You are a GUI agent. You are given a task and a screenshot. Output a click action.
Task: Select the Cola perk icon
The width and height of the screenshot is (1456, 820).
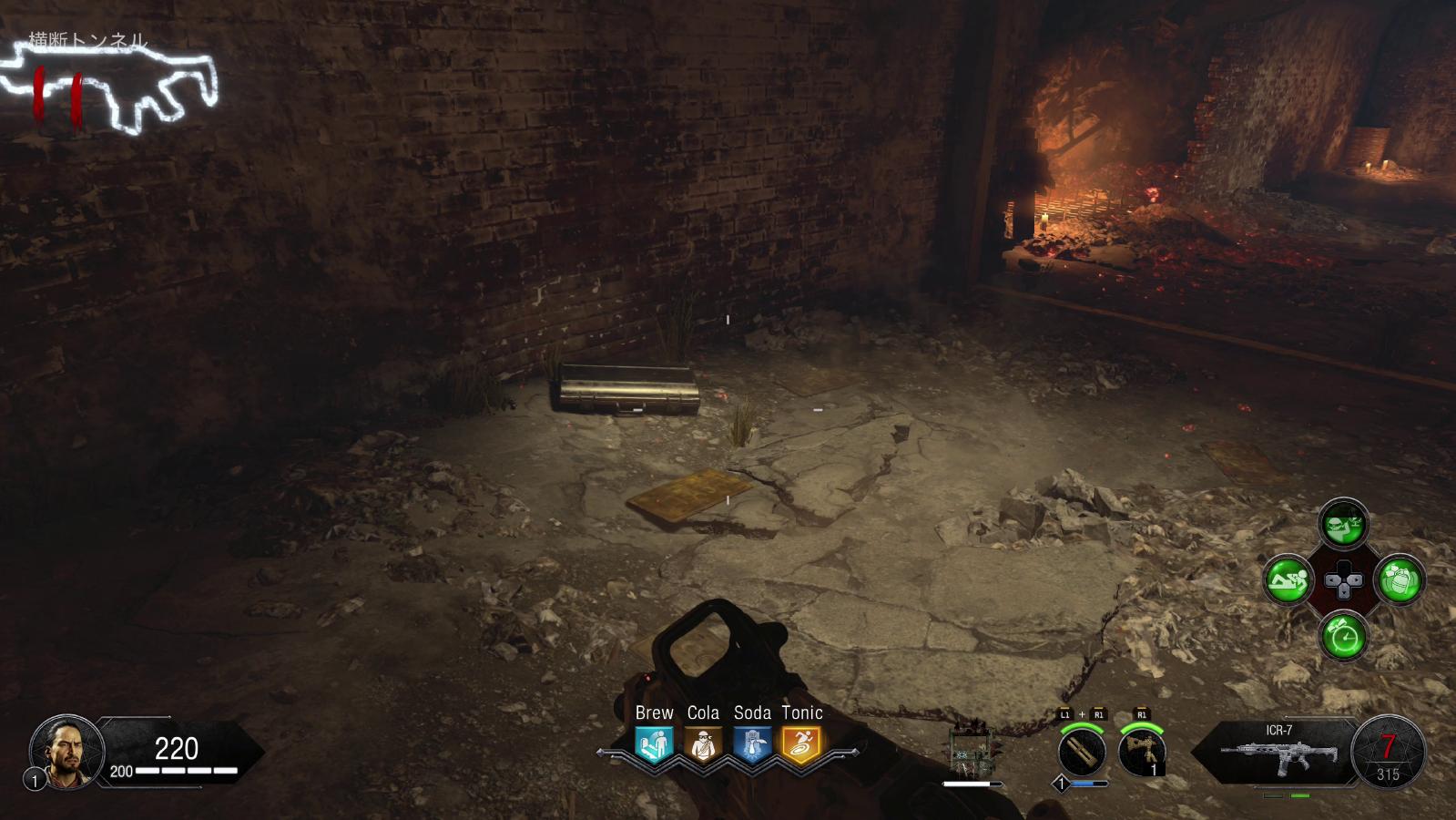click(703, 743)
